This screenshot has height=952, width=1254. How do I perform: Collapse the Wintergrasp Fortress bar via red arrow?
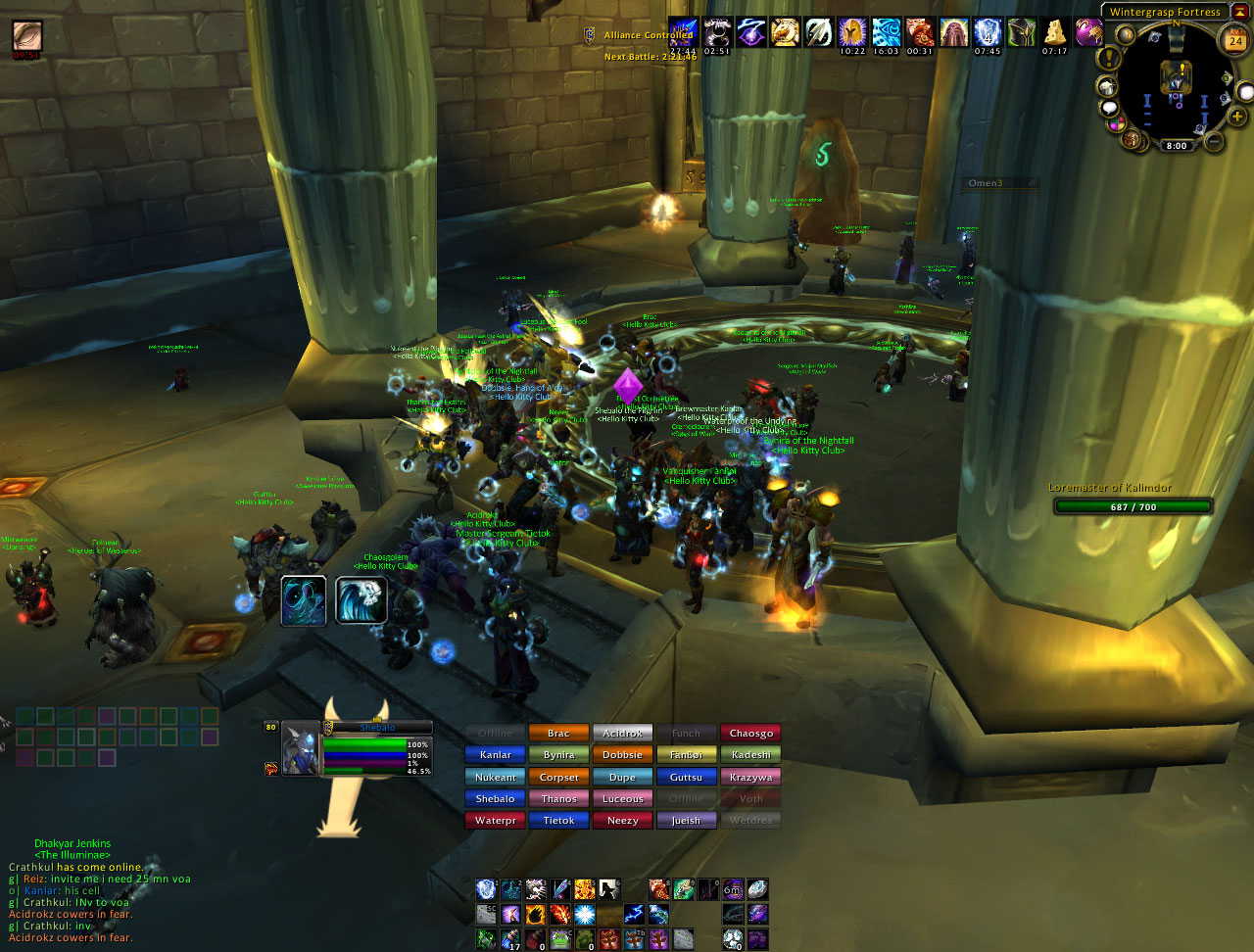[x=1240, y=13]
